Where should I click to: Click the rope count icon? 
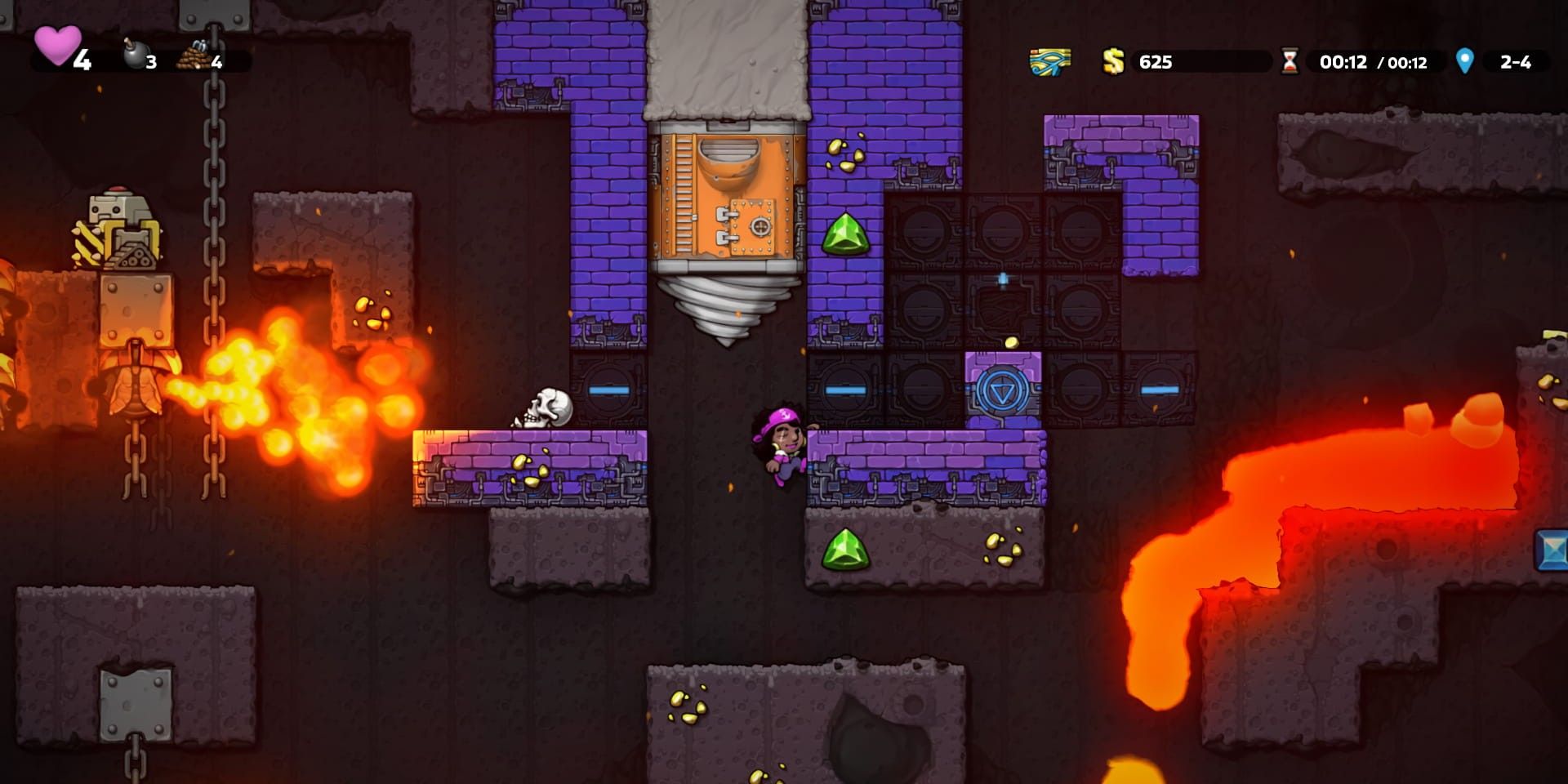click(196, 56)
